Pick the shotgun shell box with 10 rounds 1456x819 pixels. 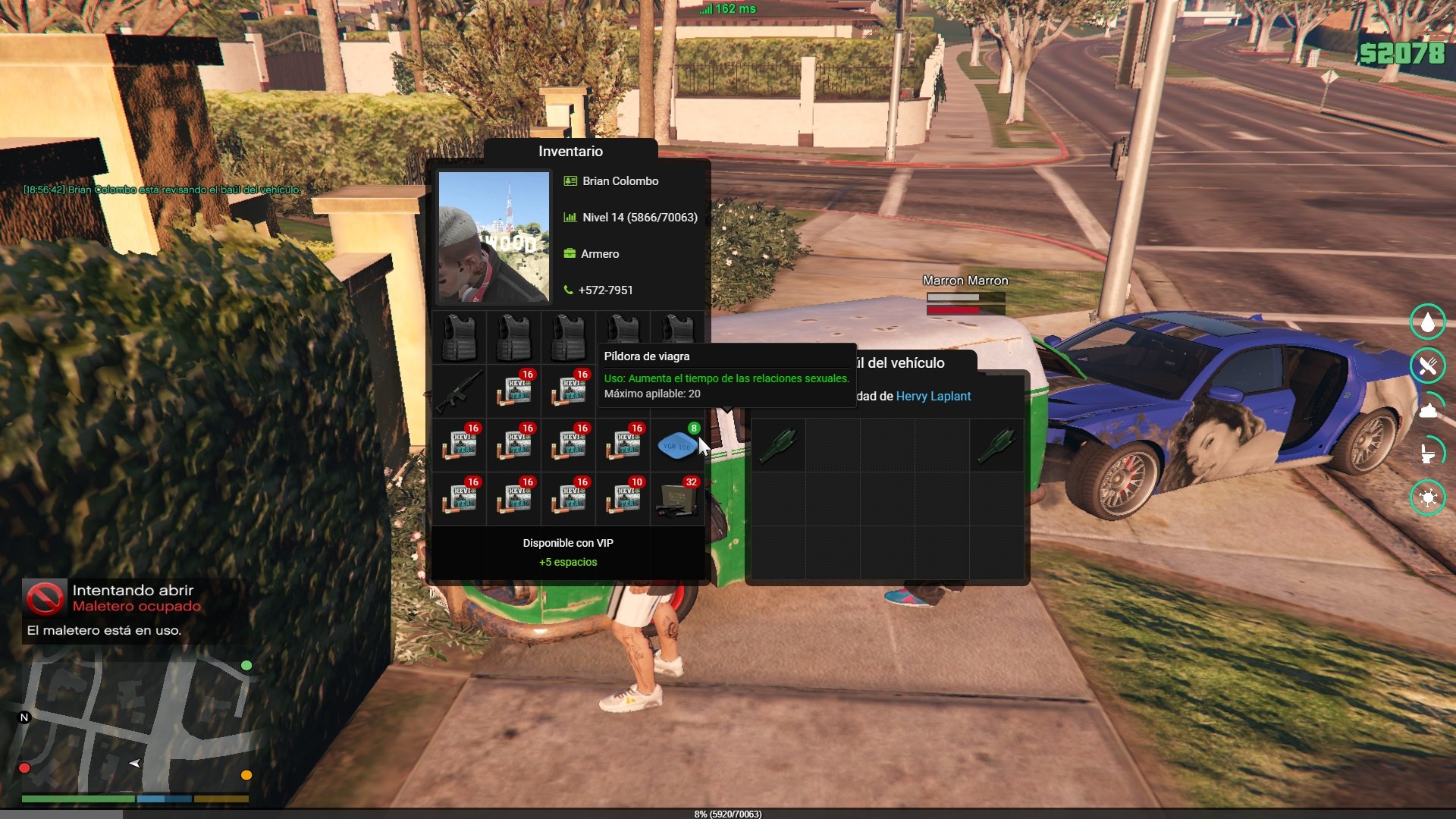click(623, 499)
